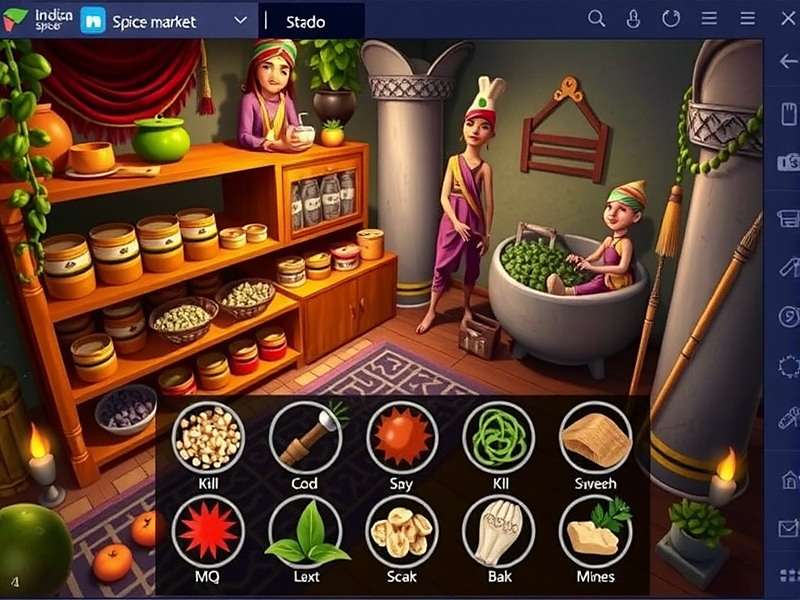Image resolution: width=800 pixels, height=600 pixels.
Task: Choose the spiky orange Say spice
Action: 402,437
